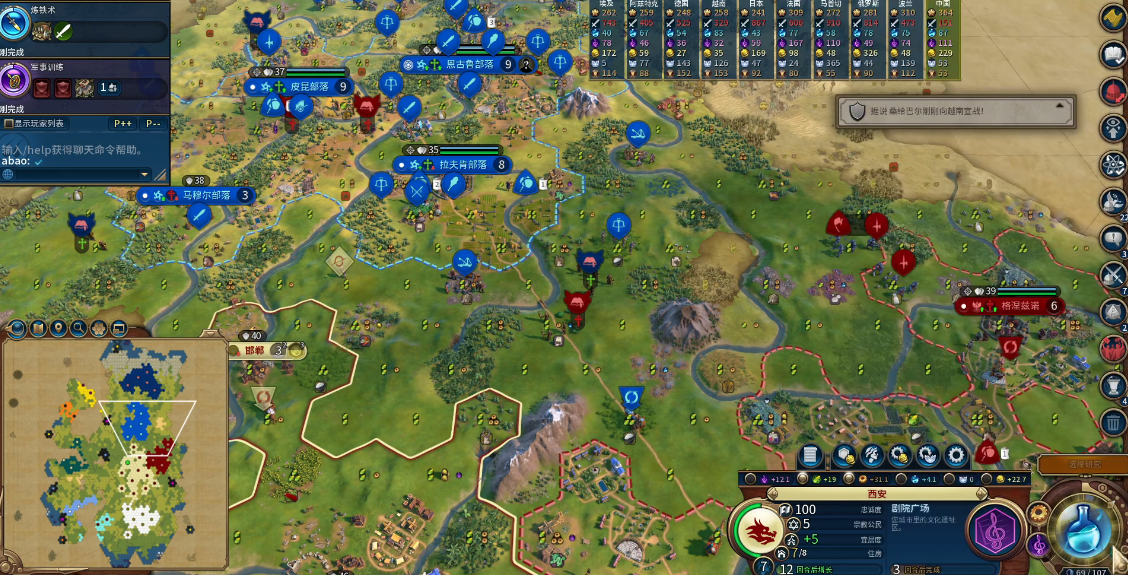
Task: Select the 皮昆部落 city banner
Action: (300, 86)
